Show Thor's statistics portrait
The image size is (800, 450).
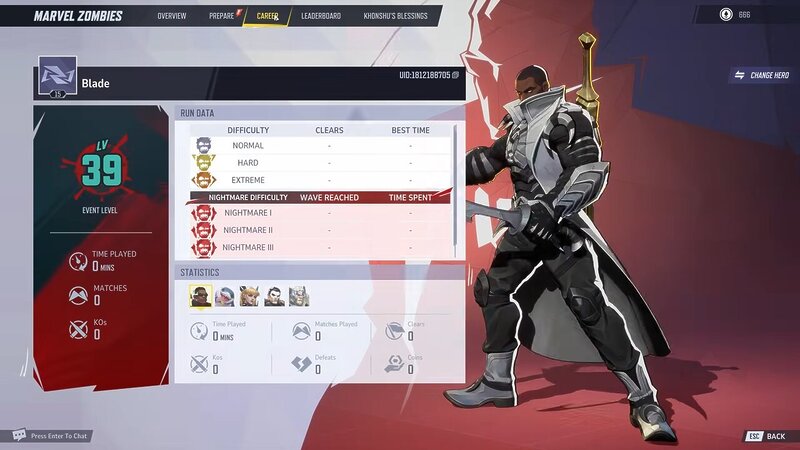pos(299,296)
